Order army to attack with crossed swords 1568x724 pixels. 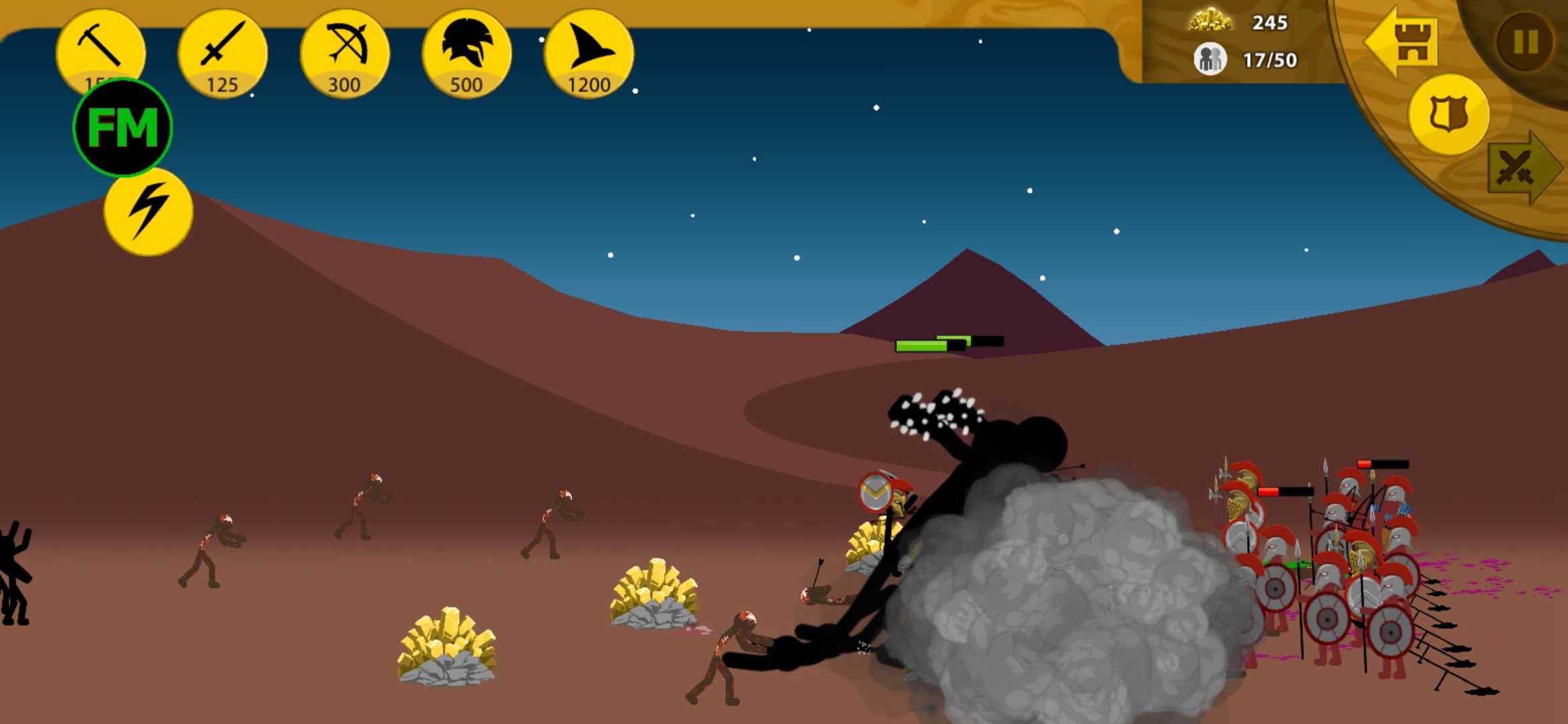pos(1522,168)
